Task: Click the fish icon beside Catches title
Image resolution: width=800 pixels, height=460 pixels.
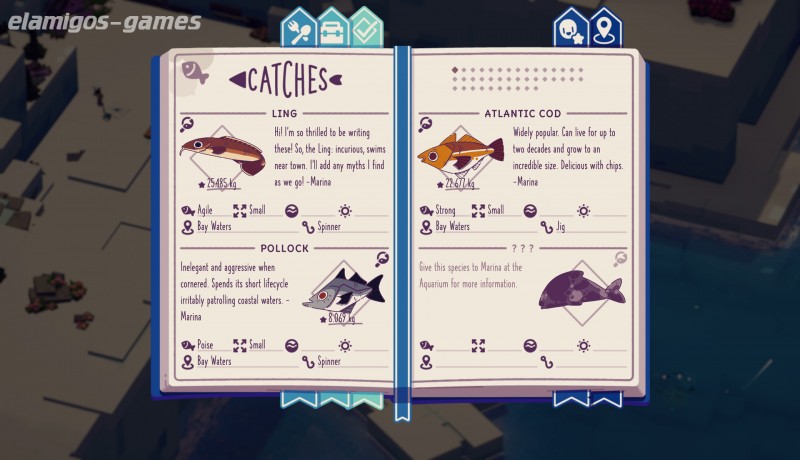Action: (194, 72)
